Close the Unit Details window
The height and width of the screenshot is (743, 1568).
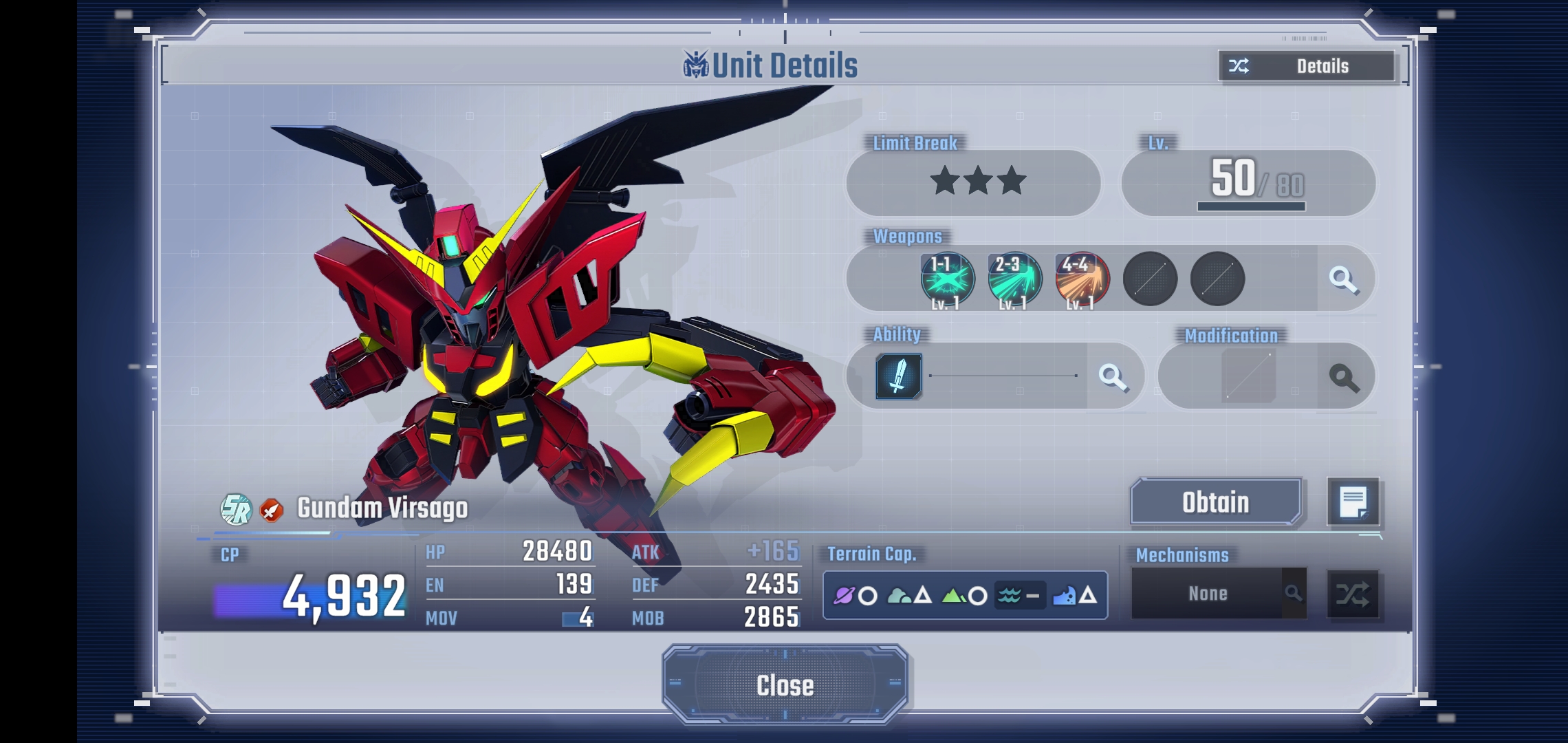[x=785, y=685]
